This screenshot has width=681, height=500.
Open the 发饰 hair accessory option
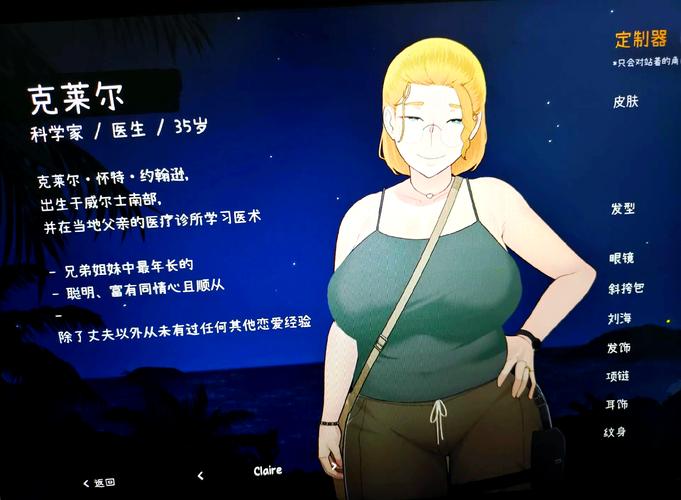point(619,347)
